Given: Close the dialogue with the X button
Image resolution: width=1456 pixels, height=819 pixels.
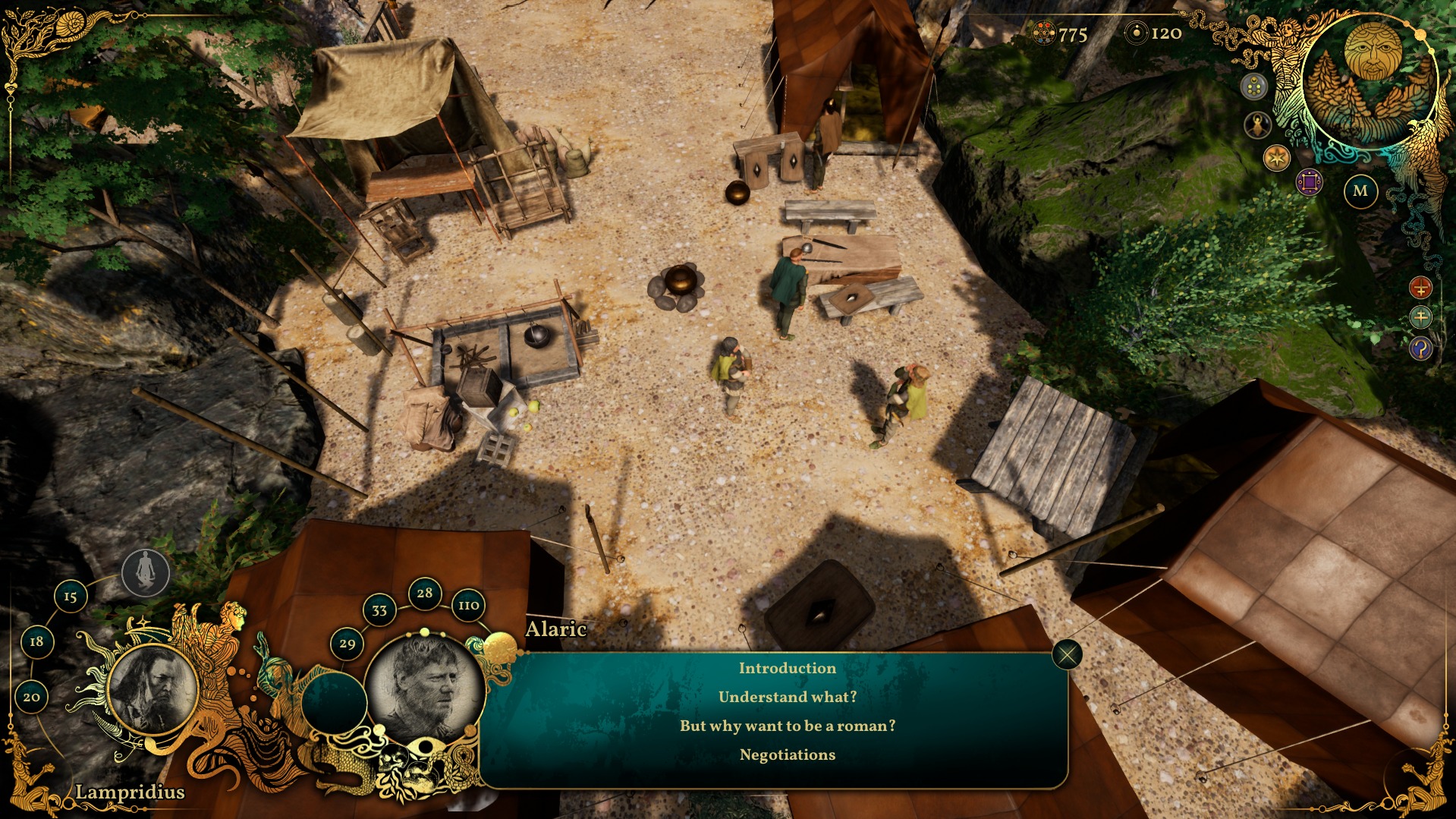Looking at the screenshot, I should pos(1067,654).
